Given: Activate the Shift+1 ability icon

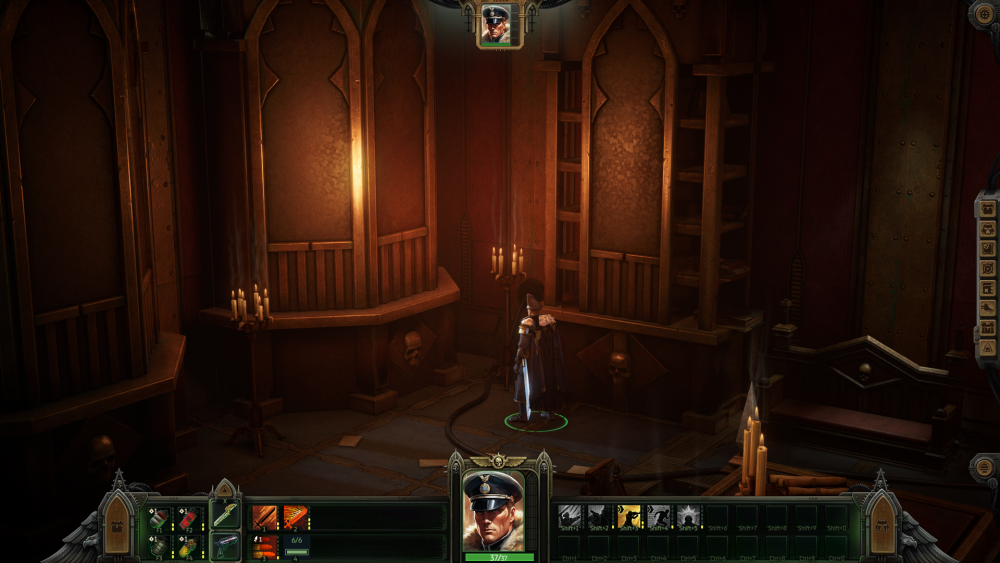Looking at the screenshot, I should [x=569, y=517].
